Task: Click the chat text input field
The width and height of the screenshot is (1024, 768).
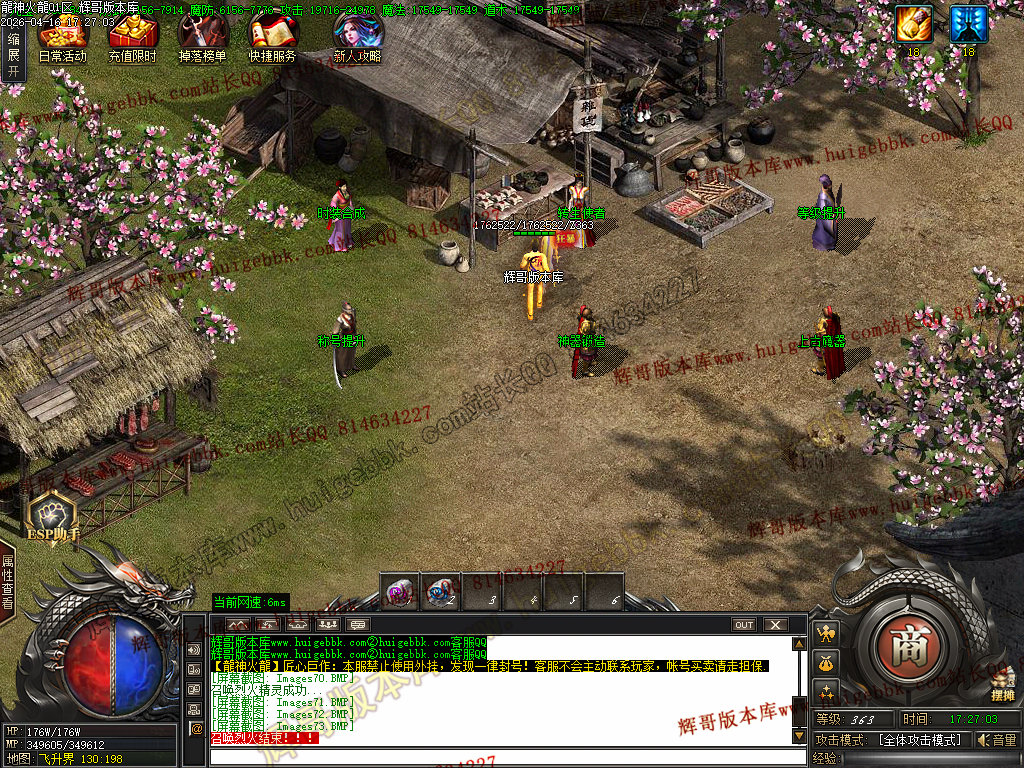Action: click(x=500, y=755)
